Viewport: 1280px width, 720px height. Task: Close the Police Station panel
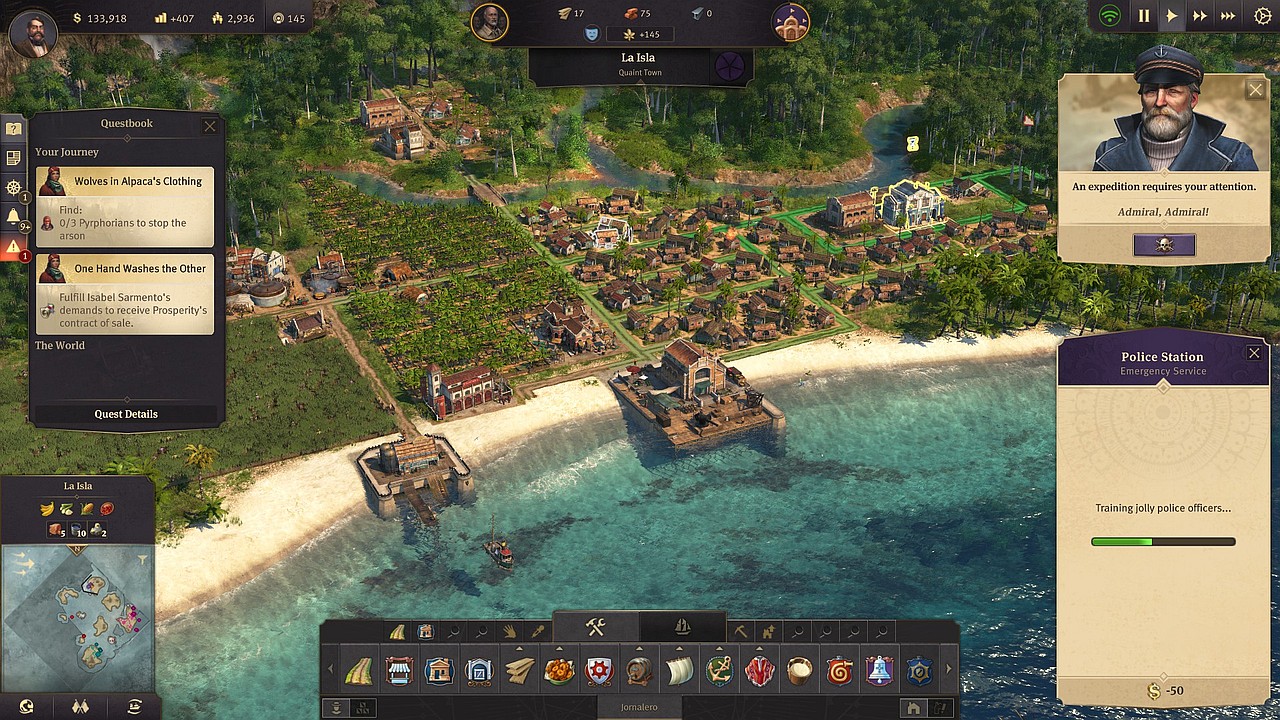pyautogui.click(x=1254, y=353)
